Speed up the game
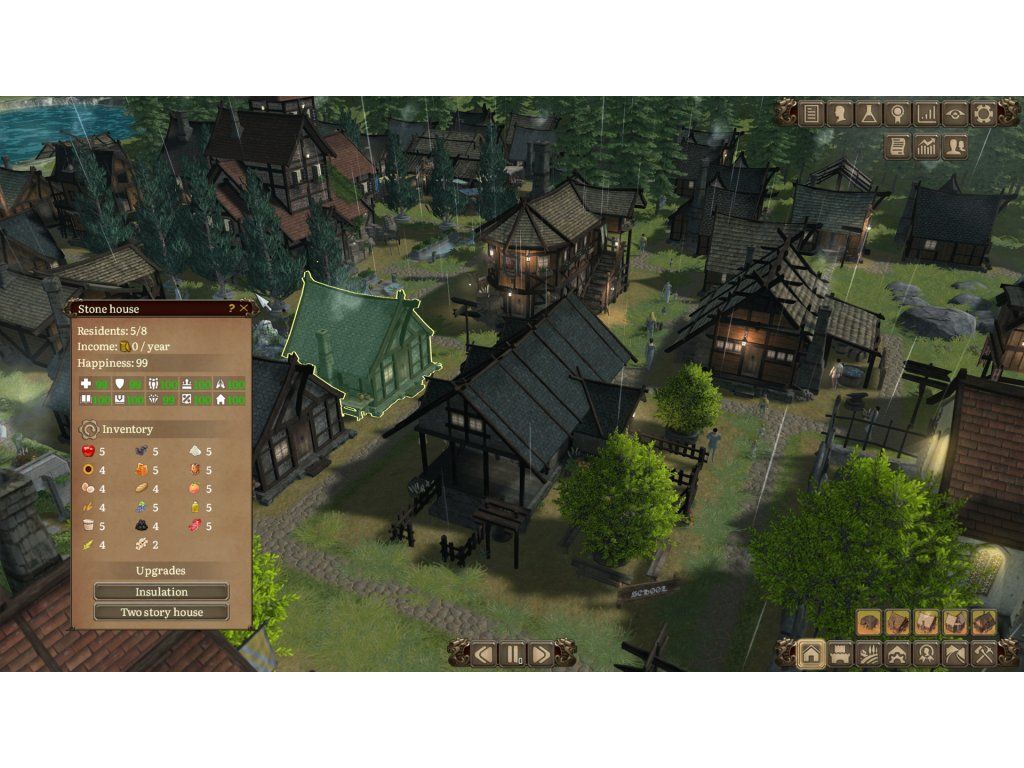Screen dimensions: 1024x768 (541, 654)
